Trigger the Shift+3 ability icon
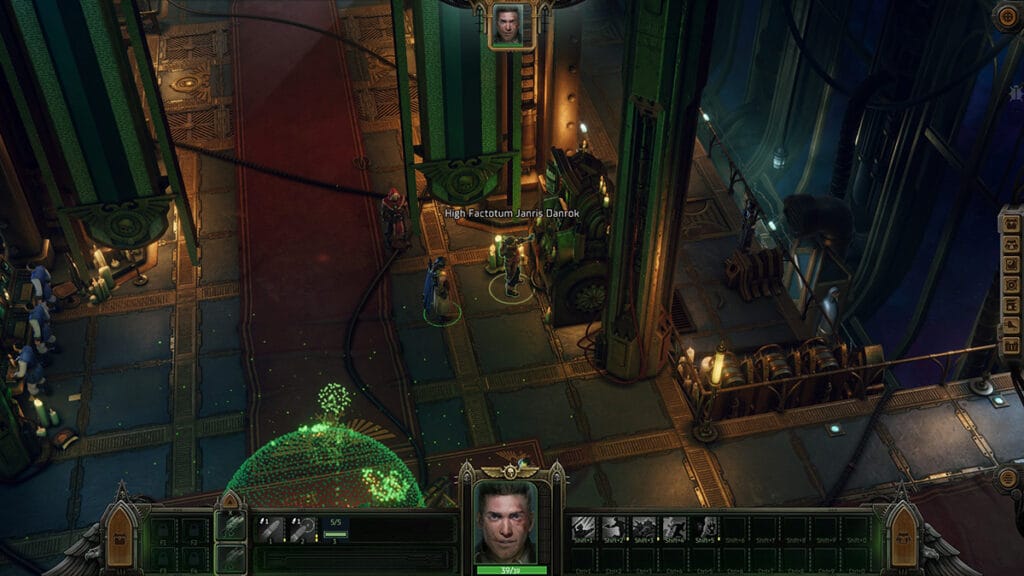The image size is (1024, 576). (x=645, y=527)
